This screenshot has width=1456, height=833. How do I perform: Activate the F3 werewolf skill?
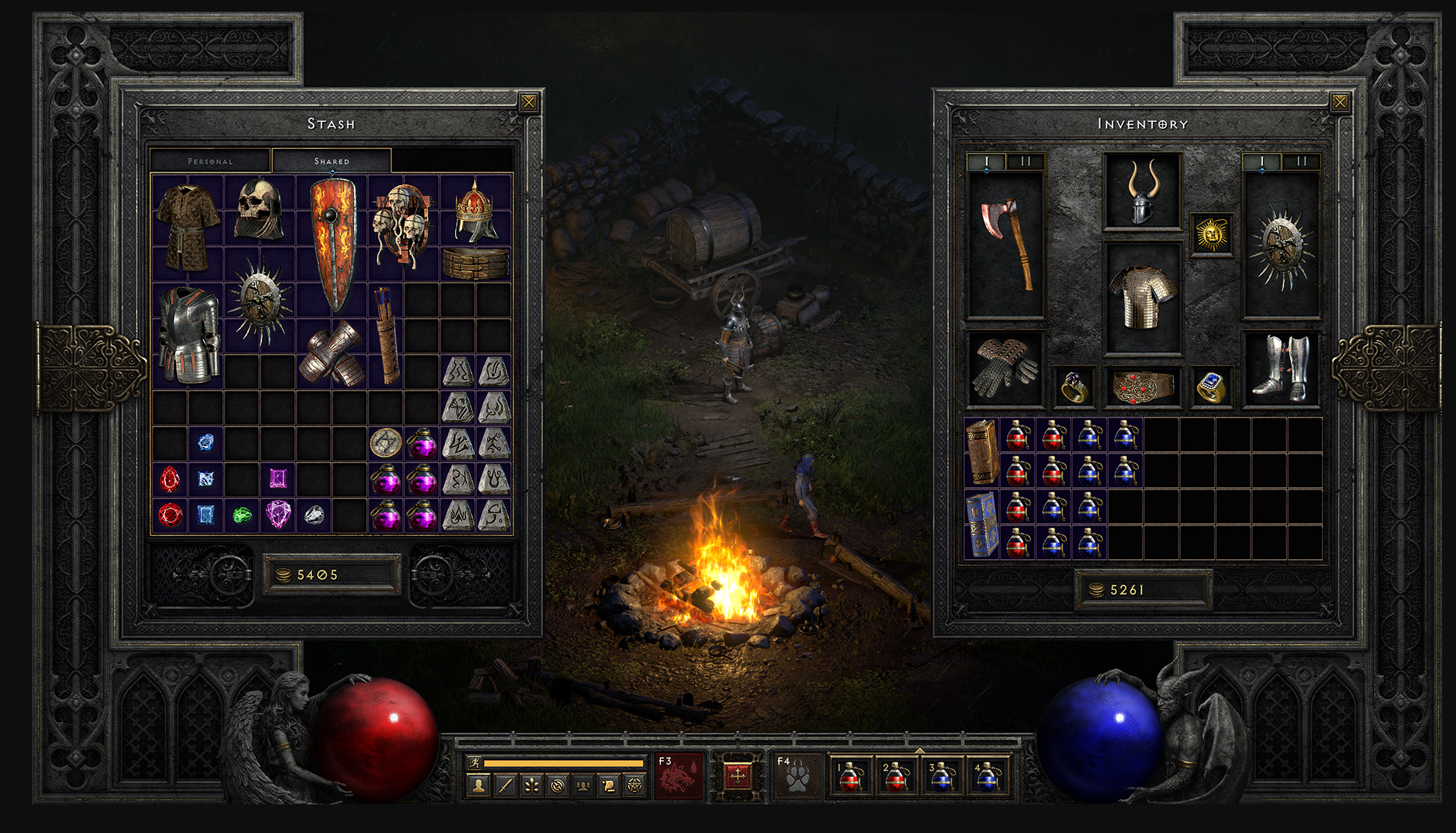tap(678, 776)
